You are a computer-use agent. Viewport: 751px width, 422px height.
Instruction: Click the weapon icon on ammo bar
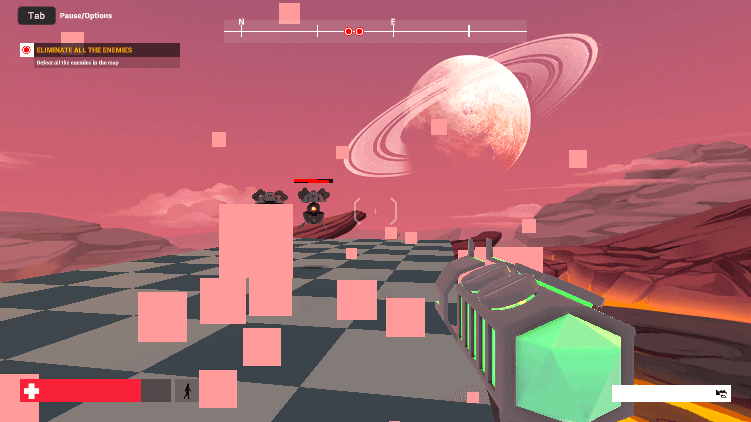[x=721, y=394]
